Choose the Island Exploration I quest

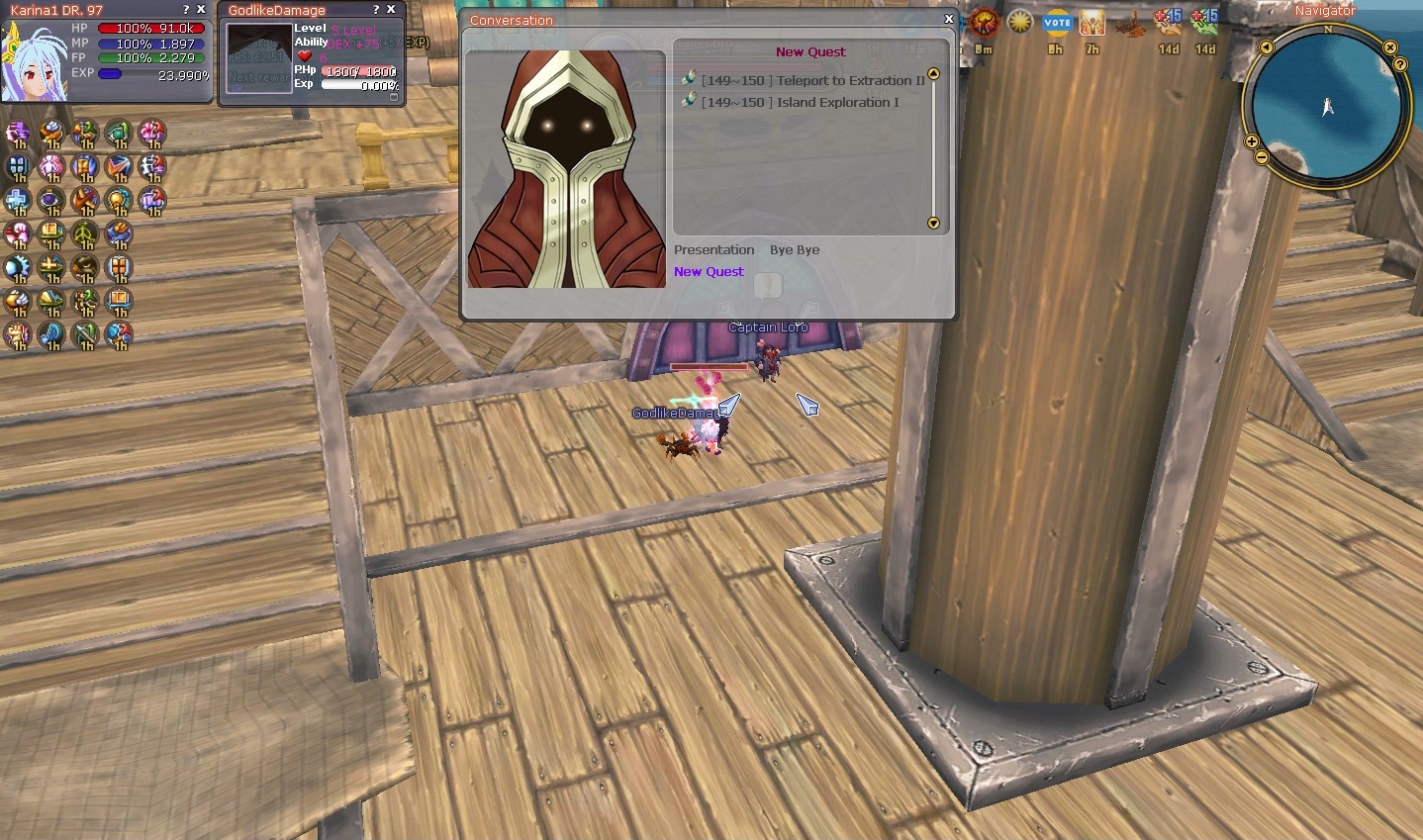click(x=800, y=102)
